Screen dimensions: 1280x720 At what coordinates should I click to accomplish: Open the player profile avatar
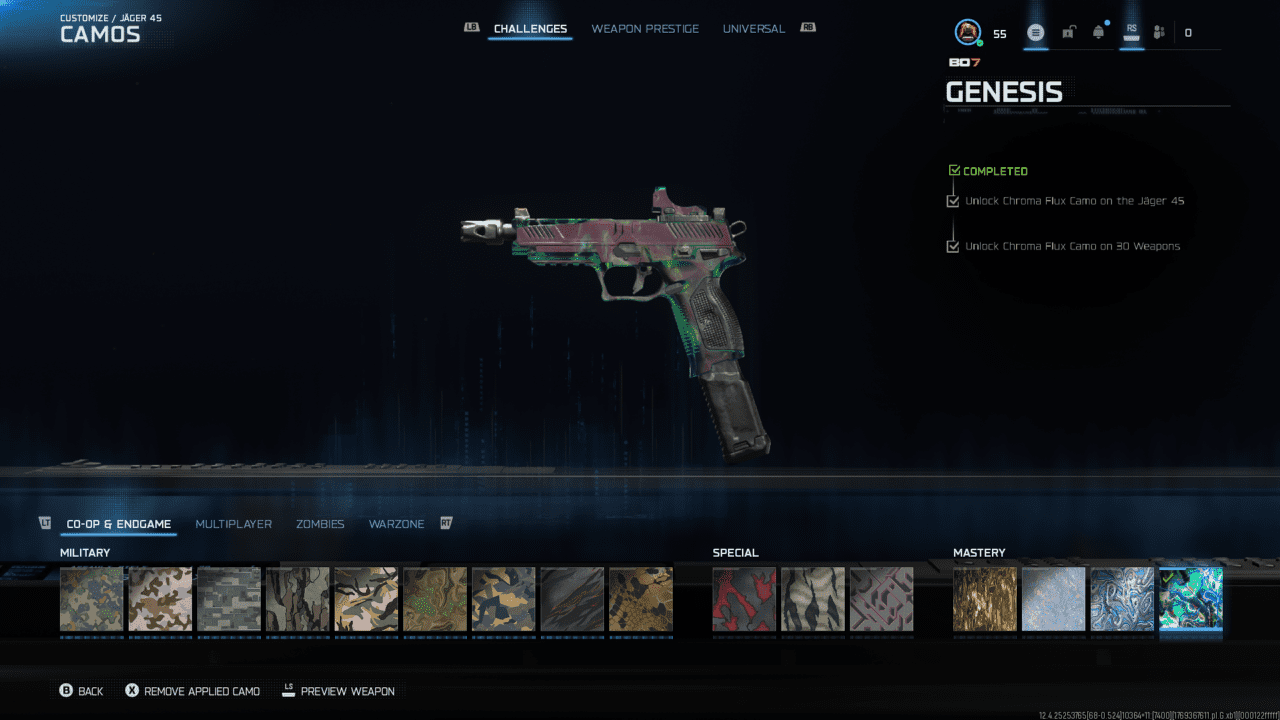click(x=967, y=33)
